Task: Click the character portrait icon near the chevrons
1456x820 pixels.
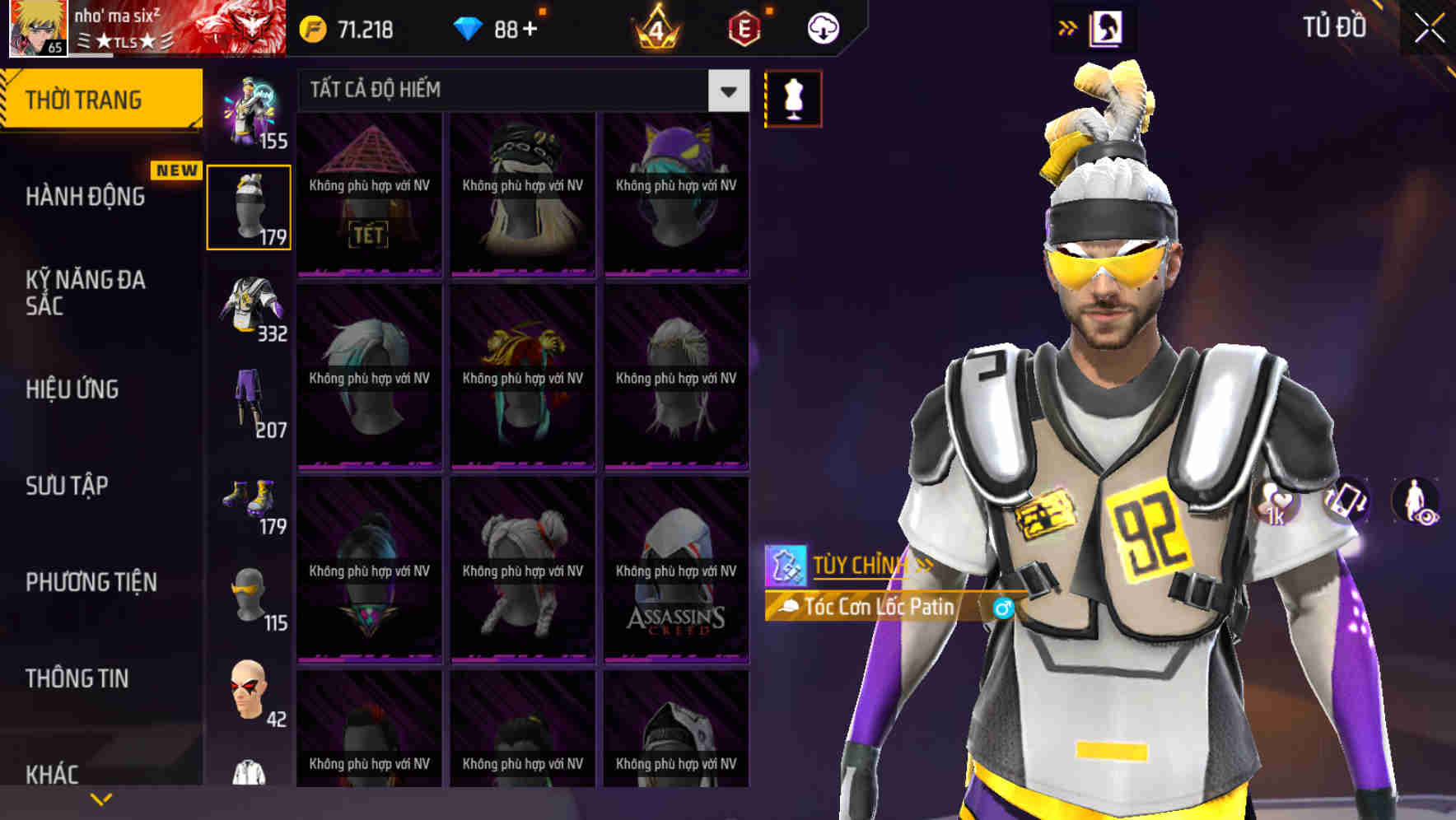Action: click(x=1104, y=27)
